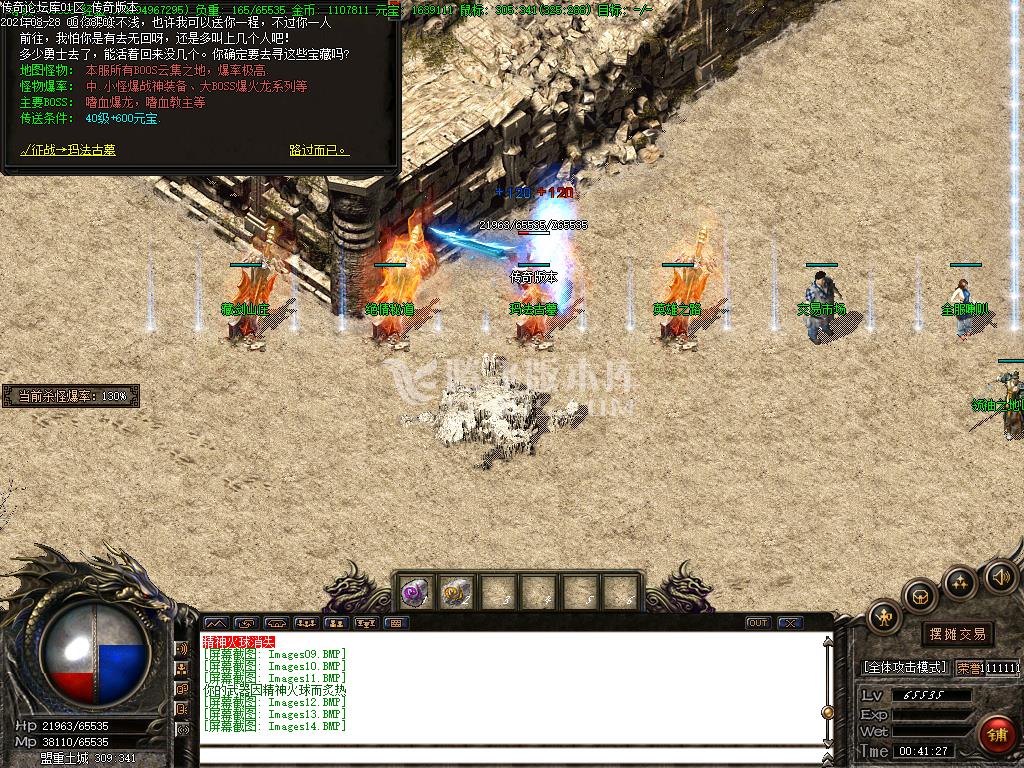Screen dimensions: 1024x768
Task: Use the golden swirl item in belt slot 2
Action: point(456,592)
